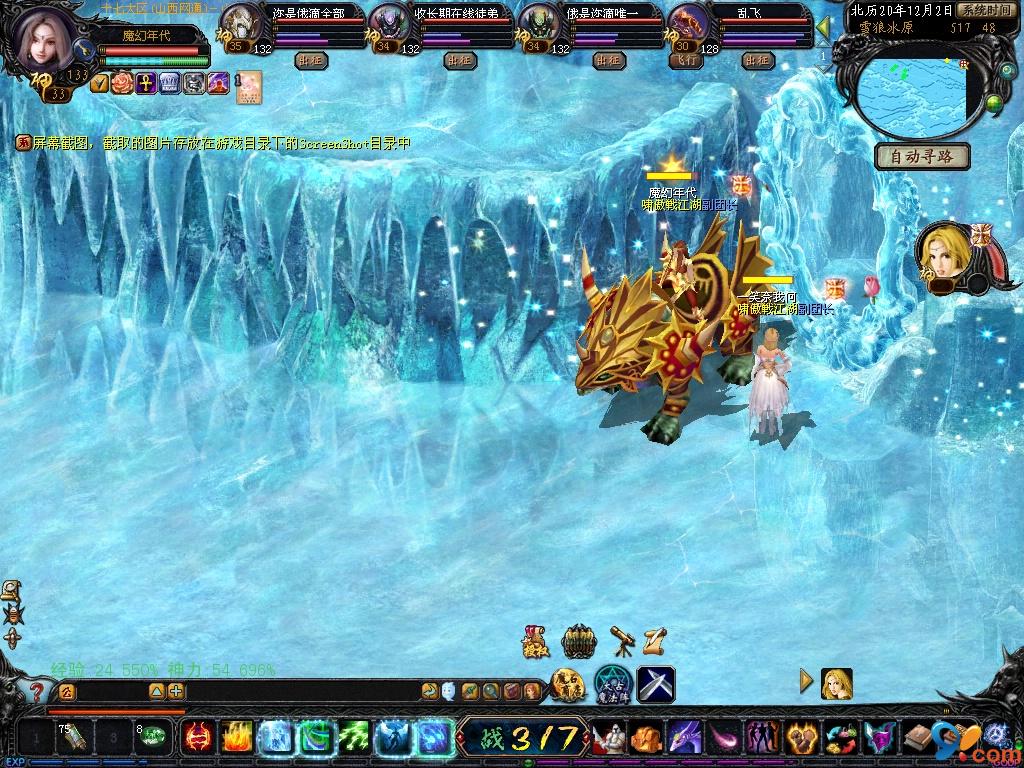1024x768 pixels.
Task: Open the player character portrait
Action: point(45,37)
